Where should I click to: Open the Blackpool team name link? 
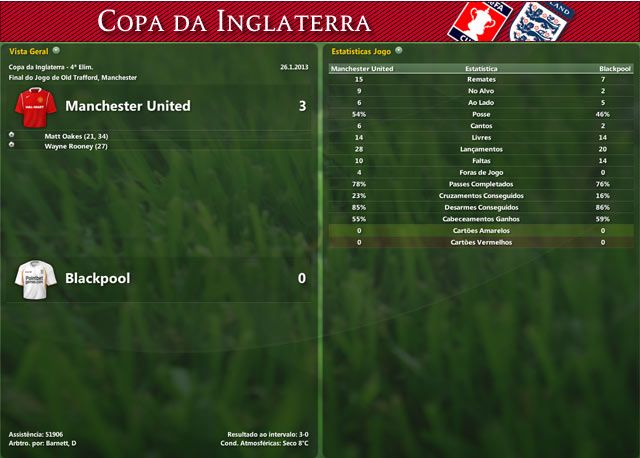97,278
